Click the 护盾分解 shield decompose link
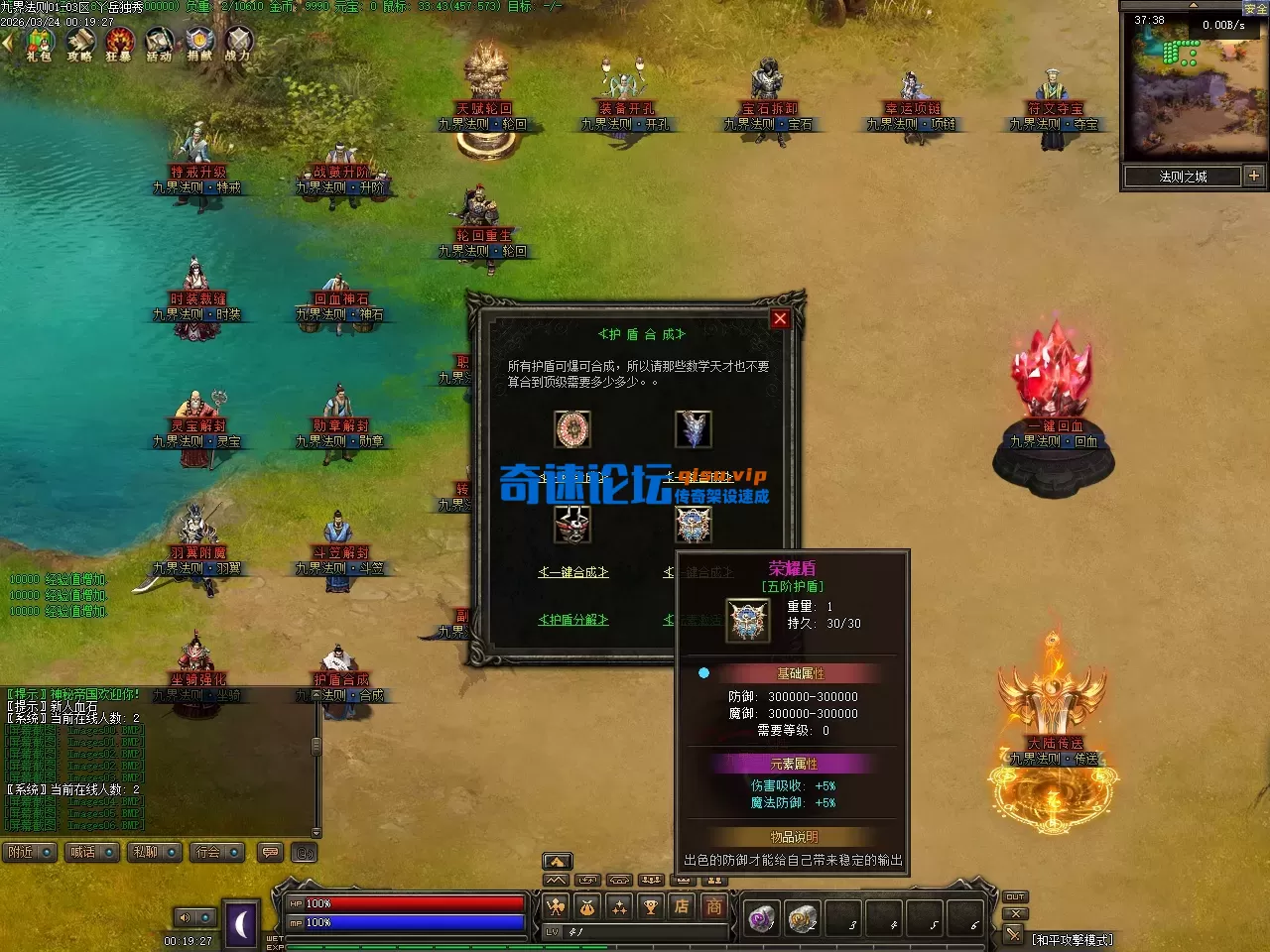 [x=572, y=620]
